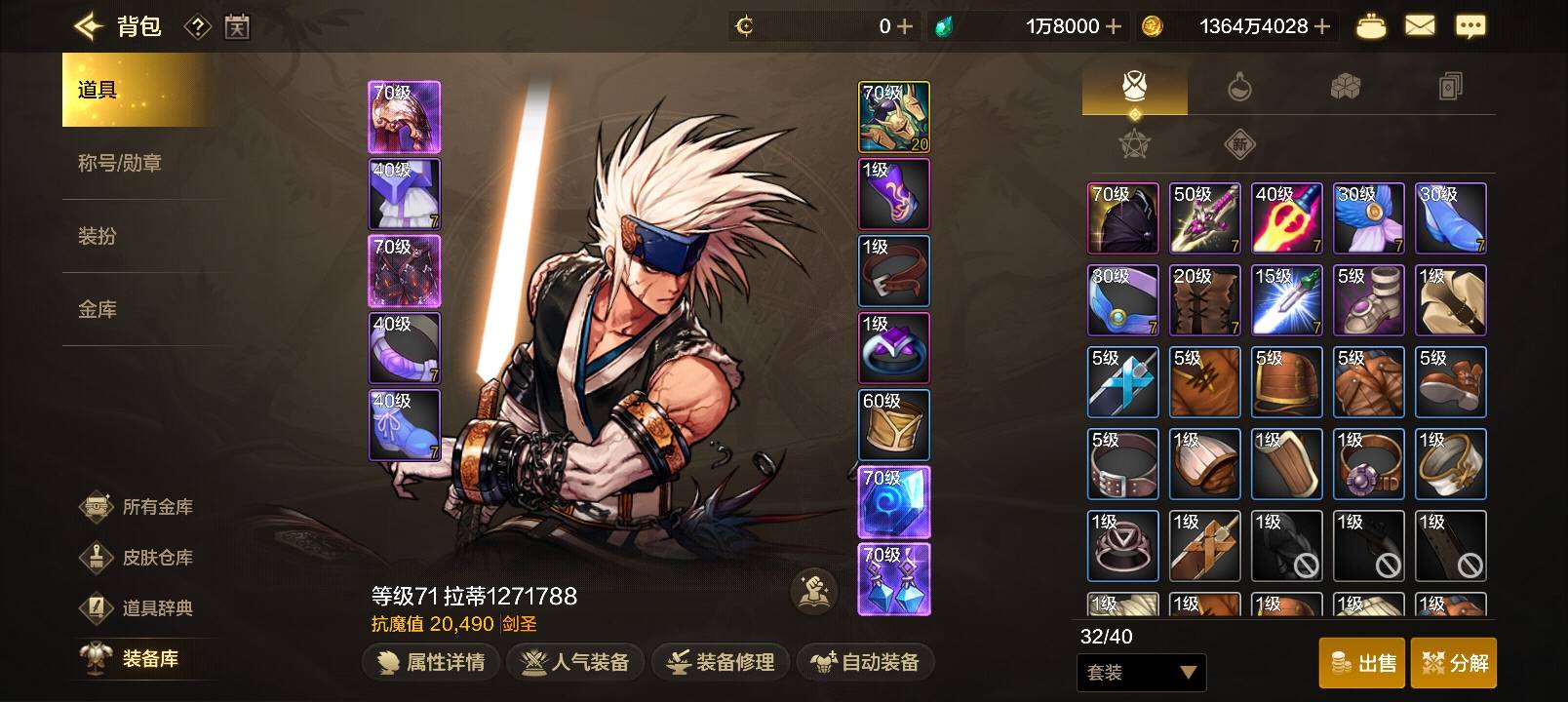1568x702 pixels.
Task: Open the calendar icon next to the help icon
Action: (x=235, y=25)
